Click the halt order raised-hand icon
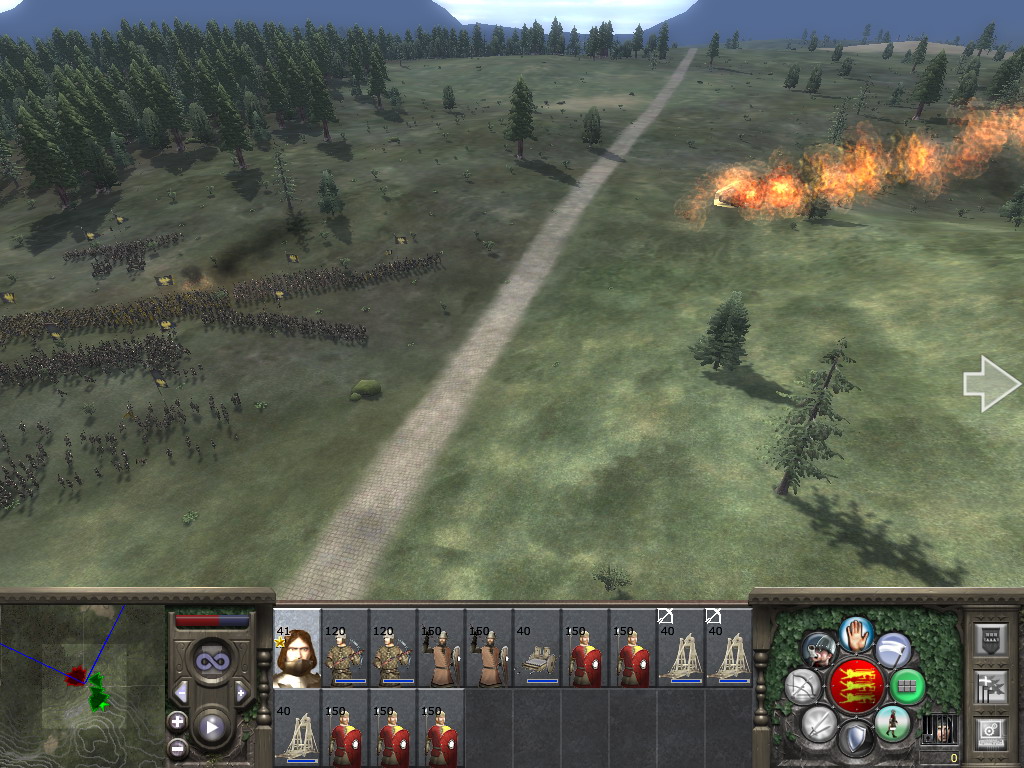The height and width of the screenshot is (768, 1024). pos(856,633)
